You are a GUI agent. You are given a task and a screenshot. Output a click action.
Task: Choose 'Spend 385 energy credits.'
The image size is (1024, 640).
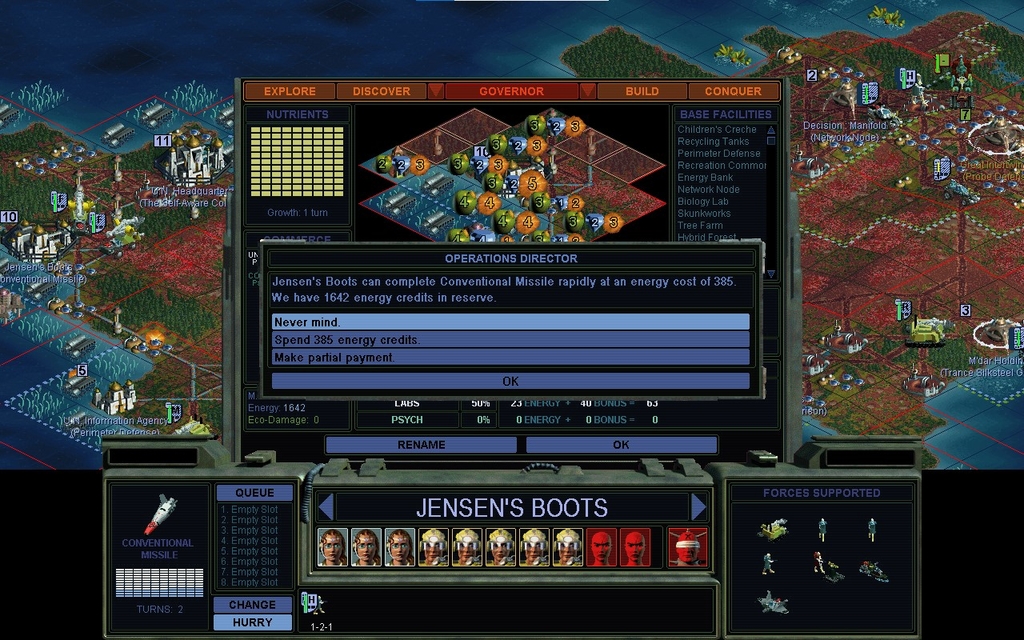pyautogui.click(x=510, y=340)
